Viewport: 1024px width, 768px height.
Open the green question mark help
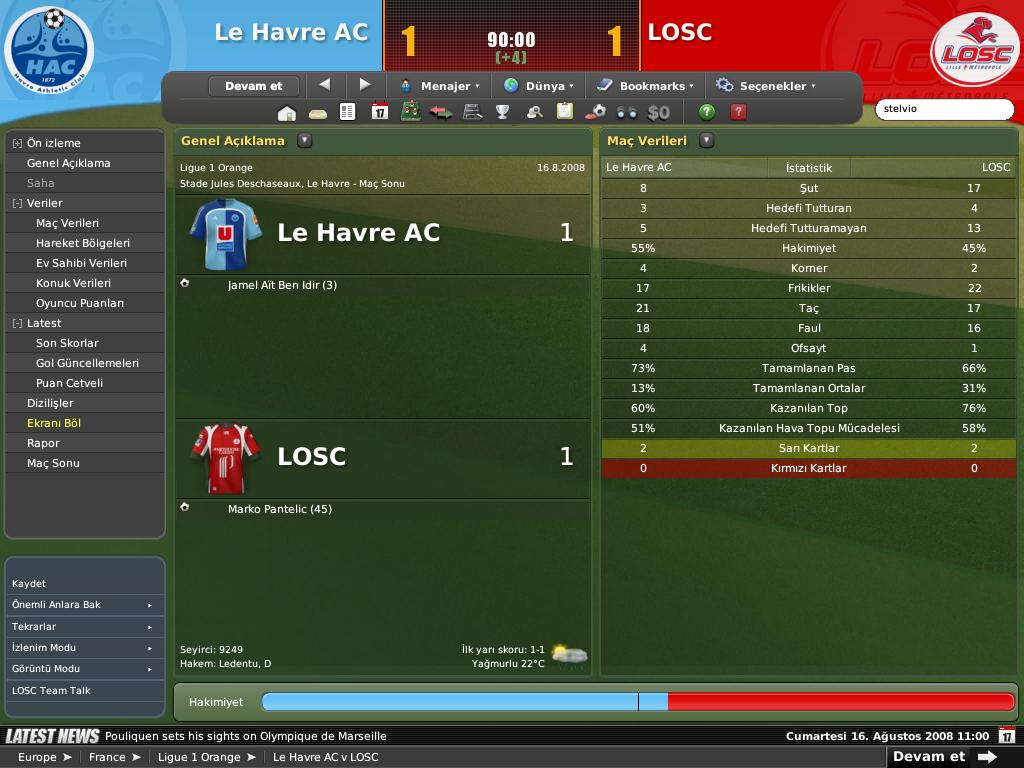tap(707, 112)
